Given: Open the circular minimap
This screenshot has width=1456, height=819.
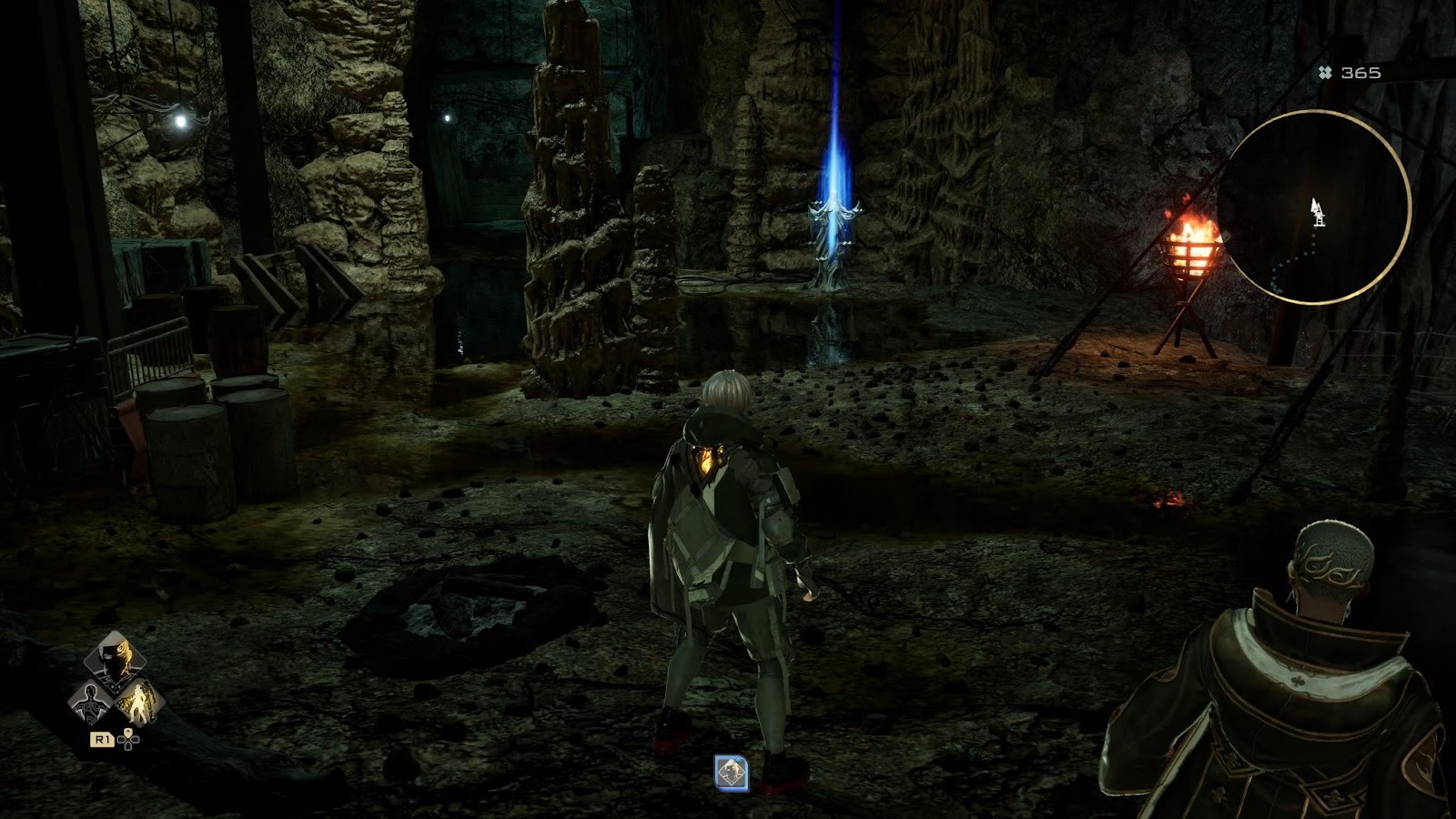Looking at the screenshot, I should point(1312,207).
